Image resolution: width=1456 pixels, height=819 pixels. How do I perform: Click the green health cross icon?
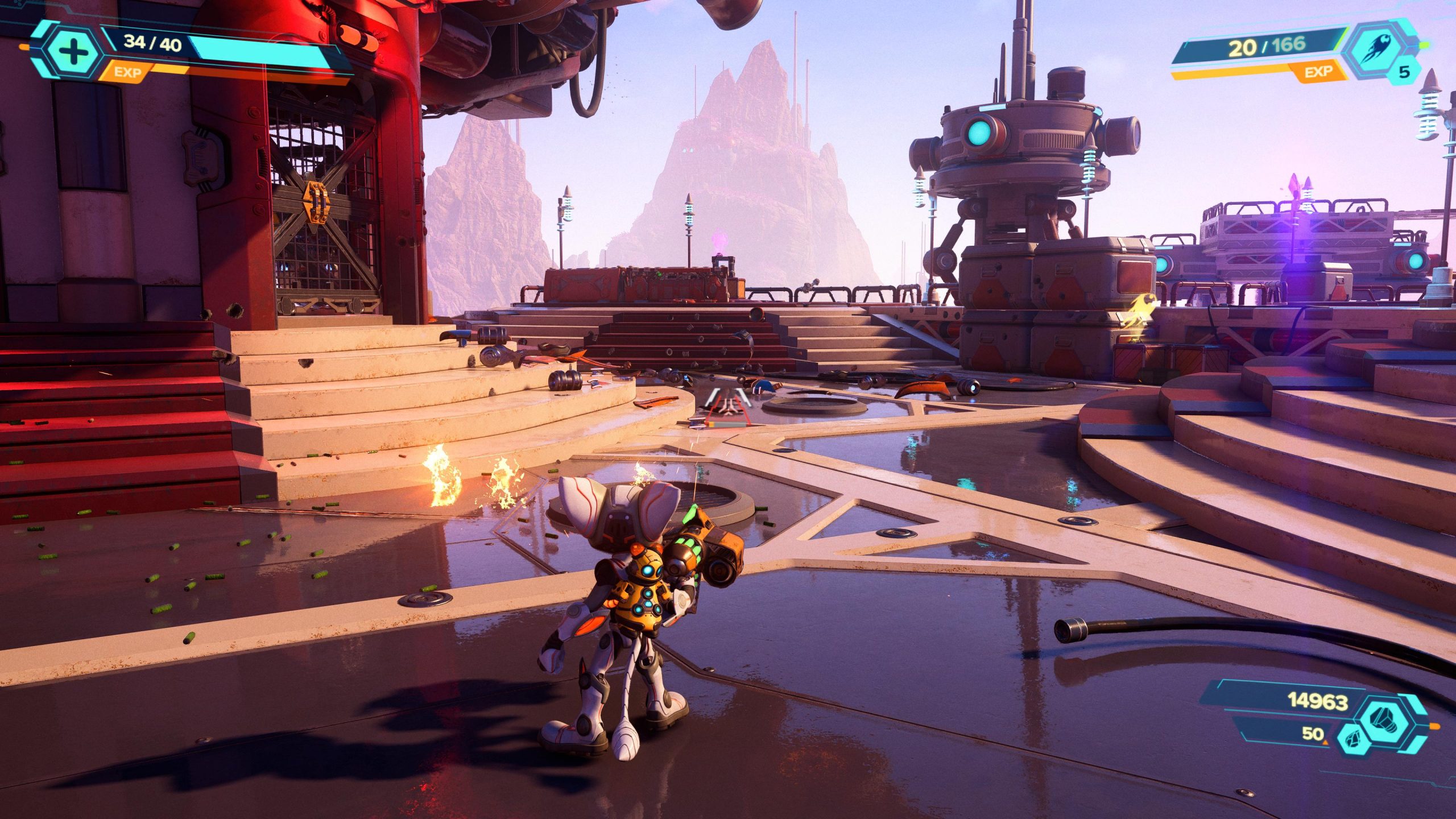[73, 52]
